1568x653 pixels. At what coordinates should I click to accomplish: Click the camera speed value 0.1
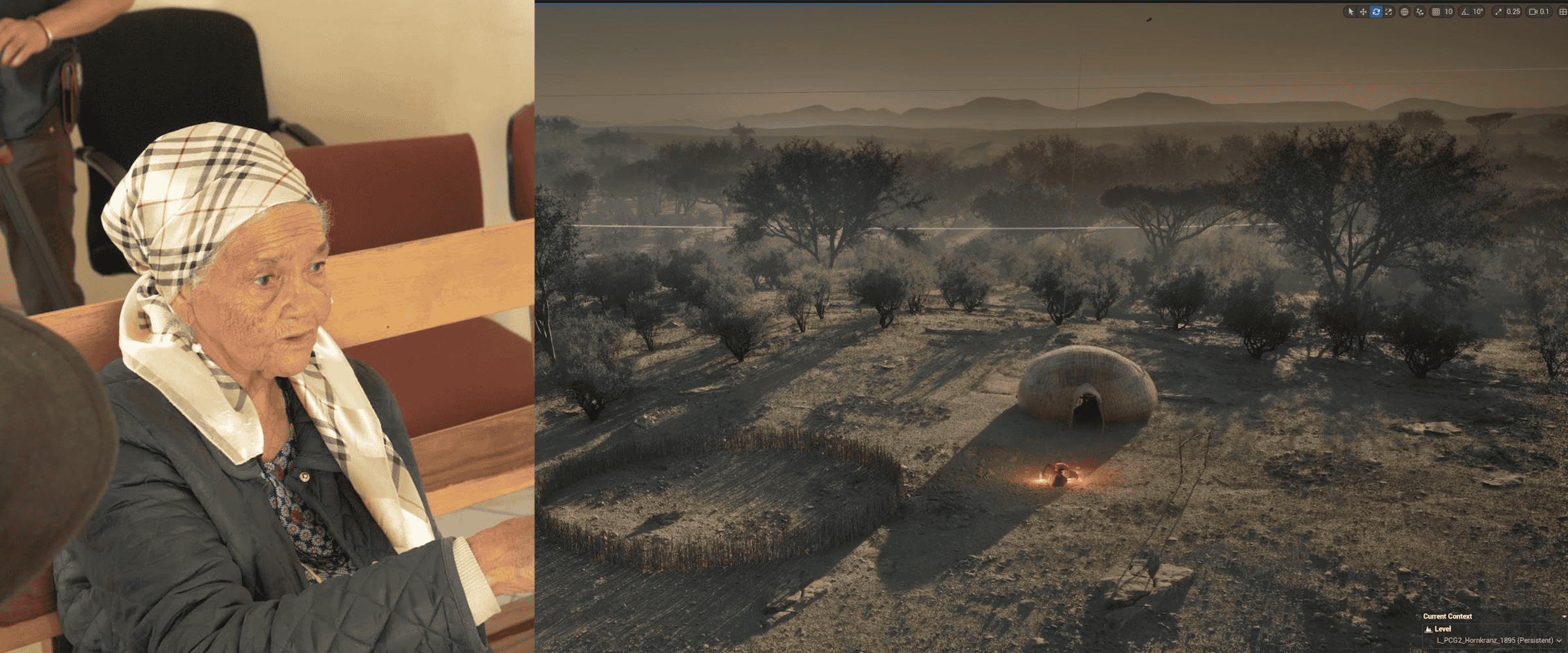pos(1544,11)
